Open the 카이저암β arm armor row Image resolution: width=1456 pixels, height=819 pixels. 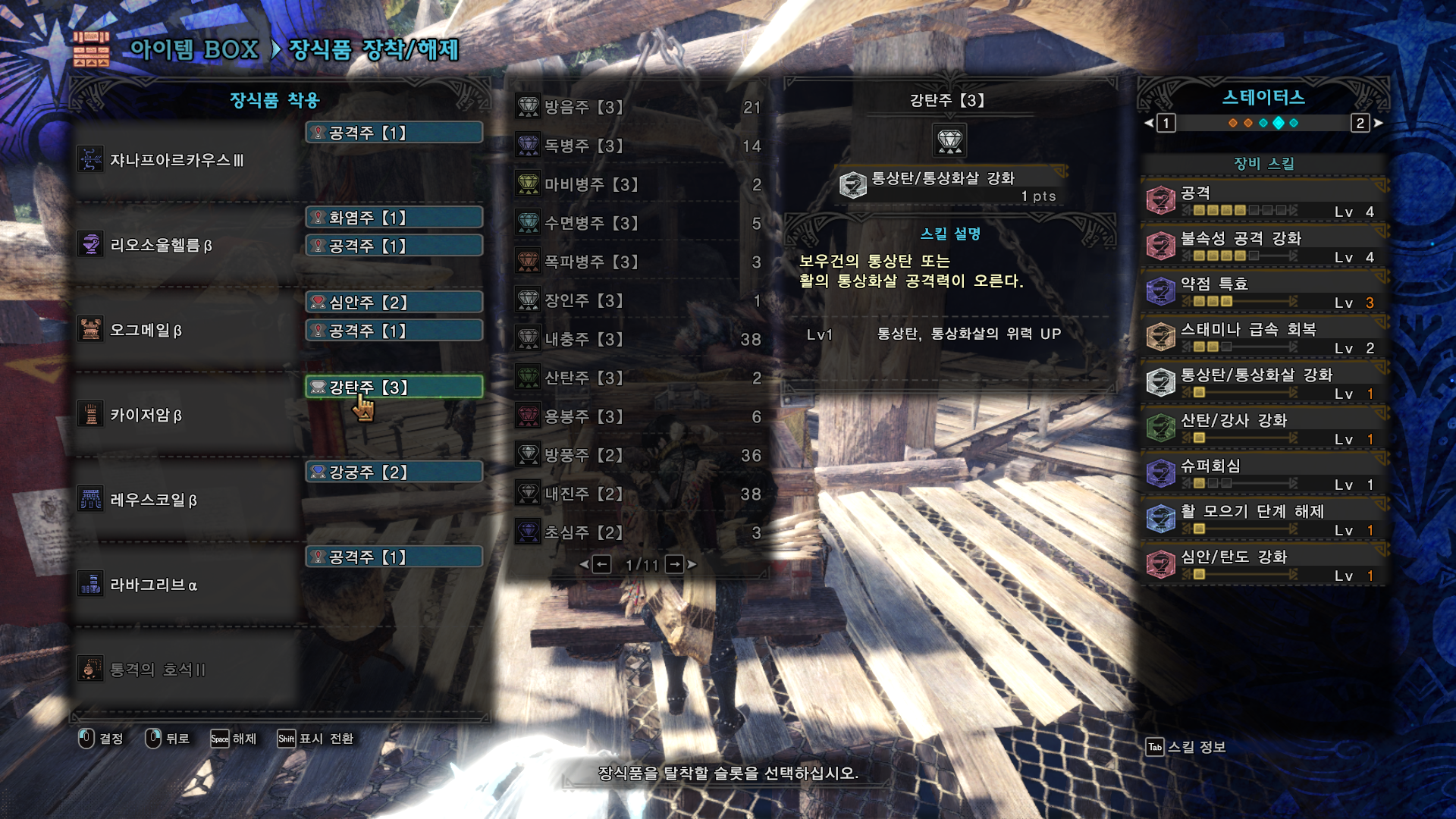186,415
